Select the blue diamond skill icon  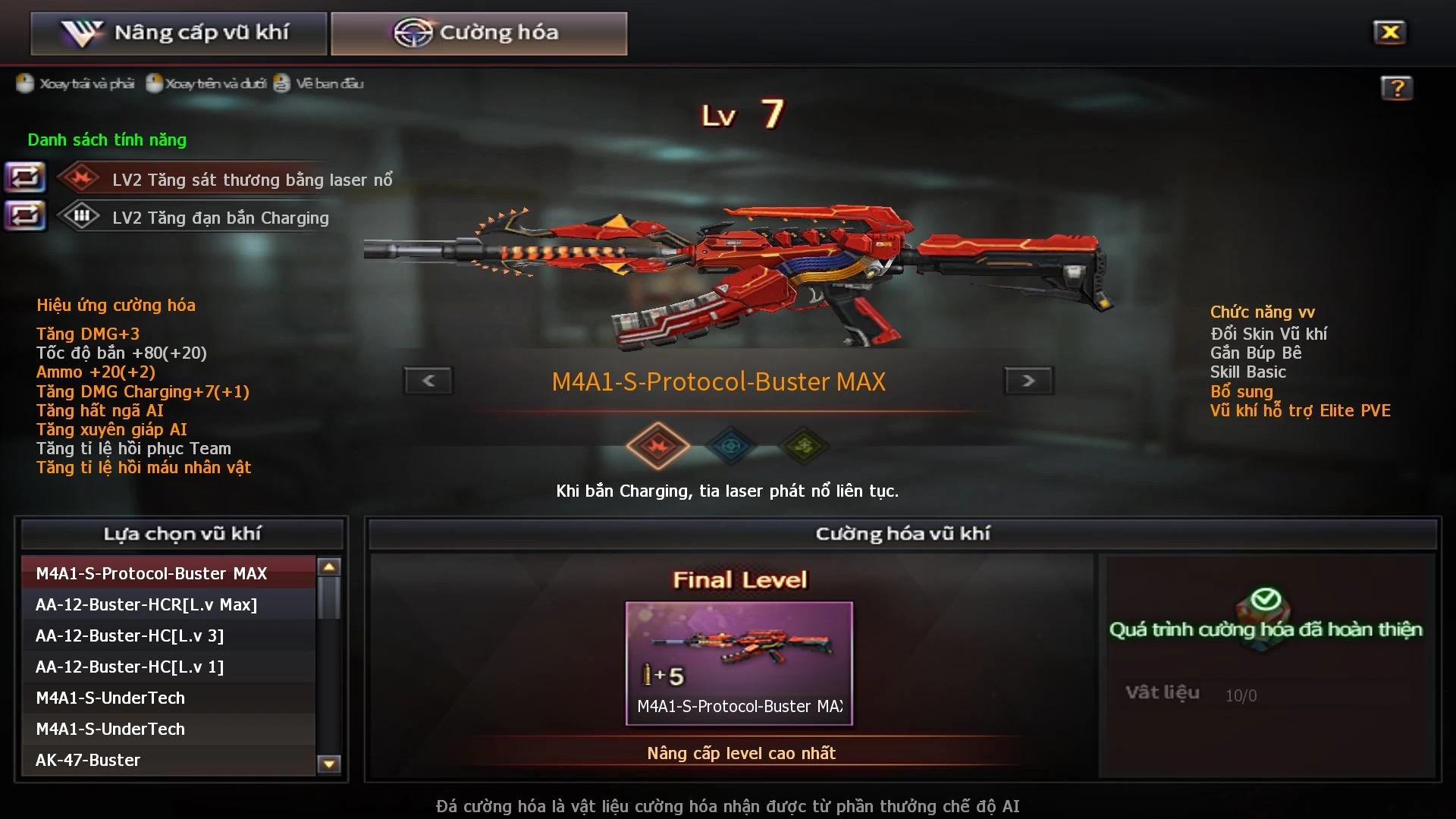pyautogui.click(x=731, y=446)
